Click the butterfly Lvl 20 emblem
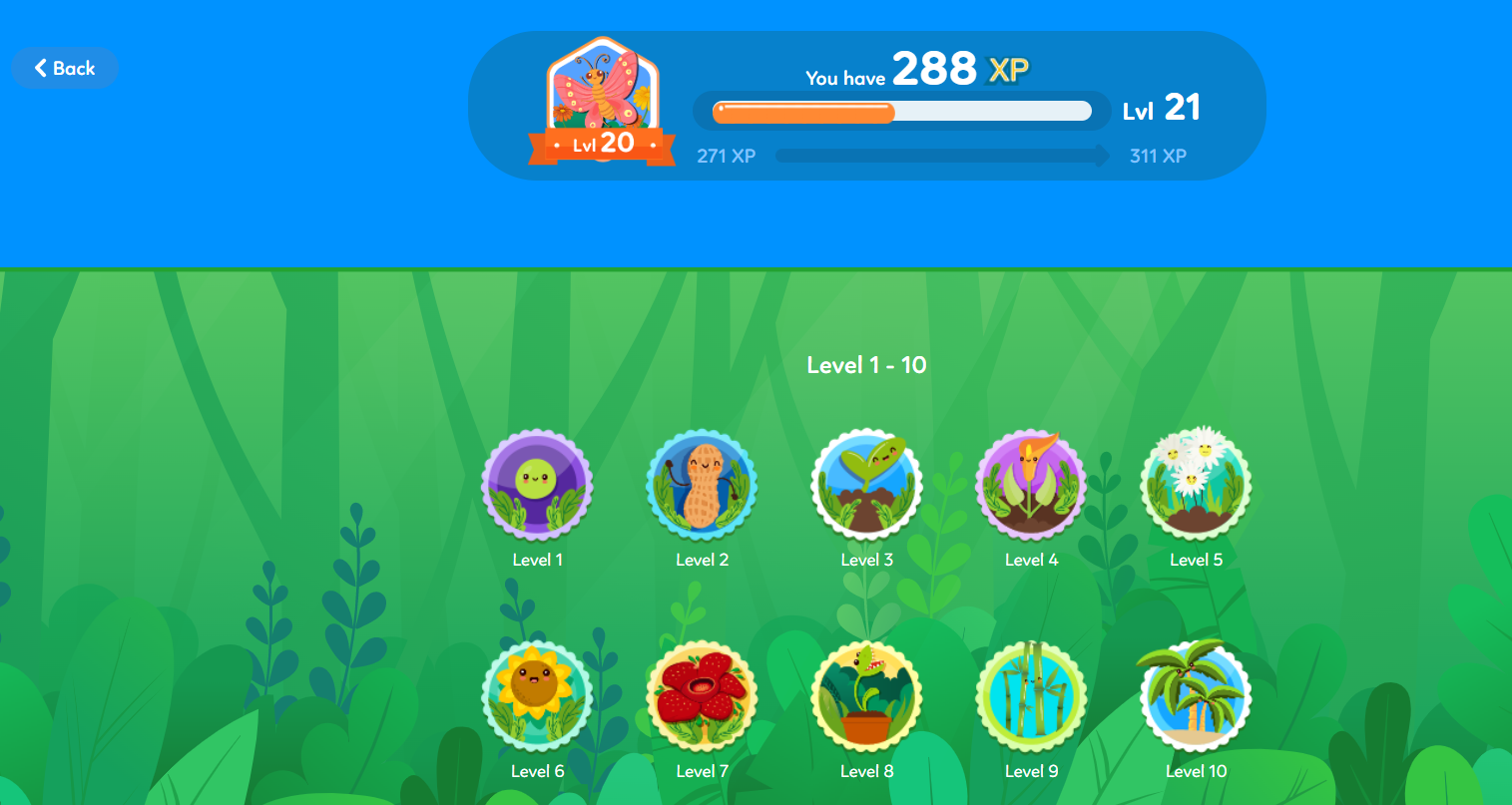 click(602, 100)
